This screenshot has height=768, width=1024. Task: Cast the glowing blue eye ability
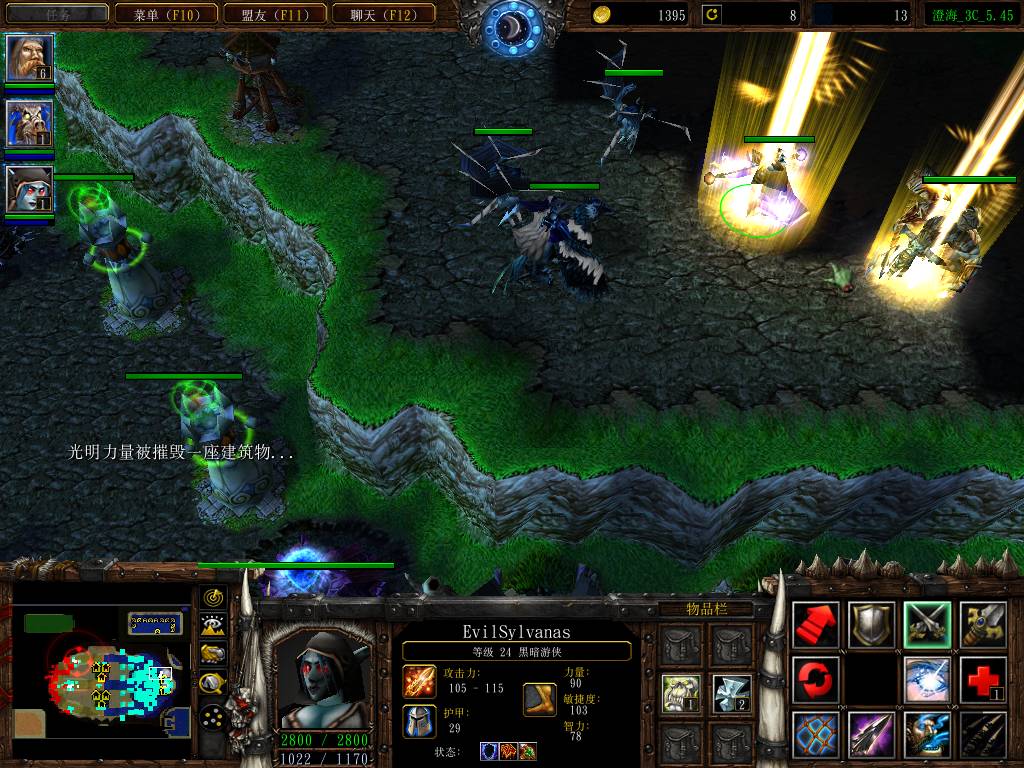[927, 680]
